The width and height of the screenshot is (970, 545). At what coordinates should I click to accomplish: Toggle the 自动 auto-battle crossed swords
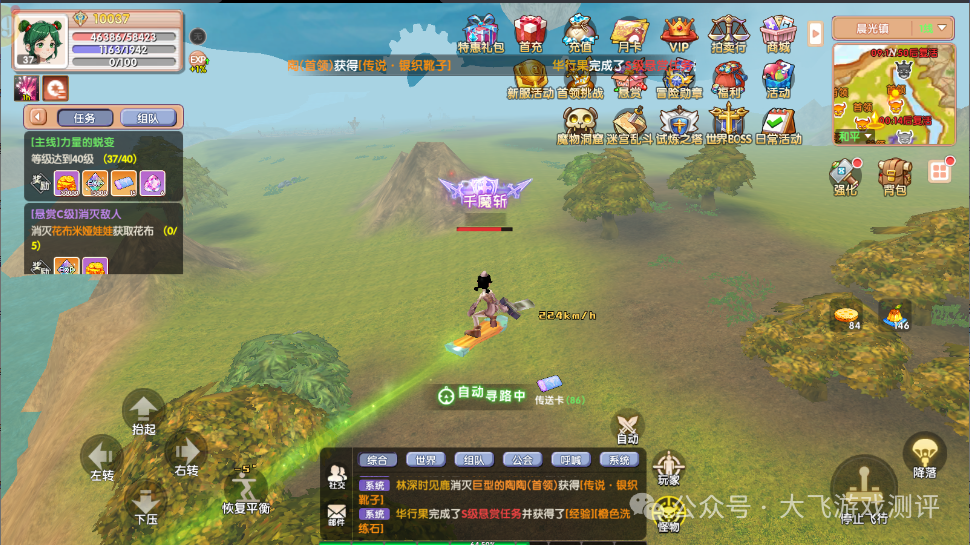click(627, 427)
